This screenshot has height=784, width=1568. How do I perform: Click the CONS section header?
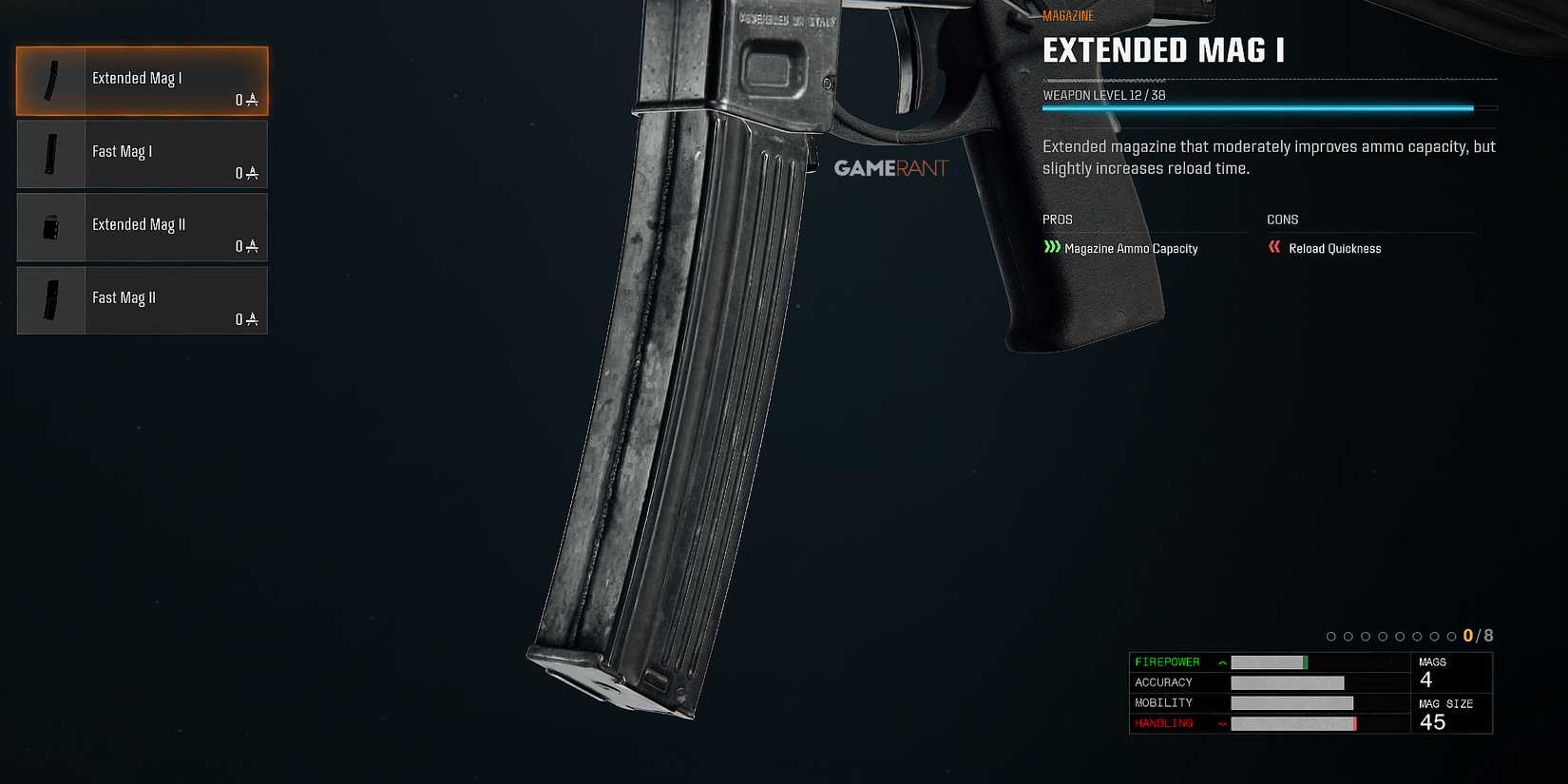click(1281, 220)
